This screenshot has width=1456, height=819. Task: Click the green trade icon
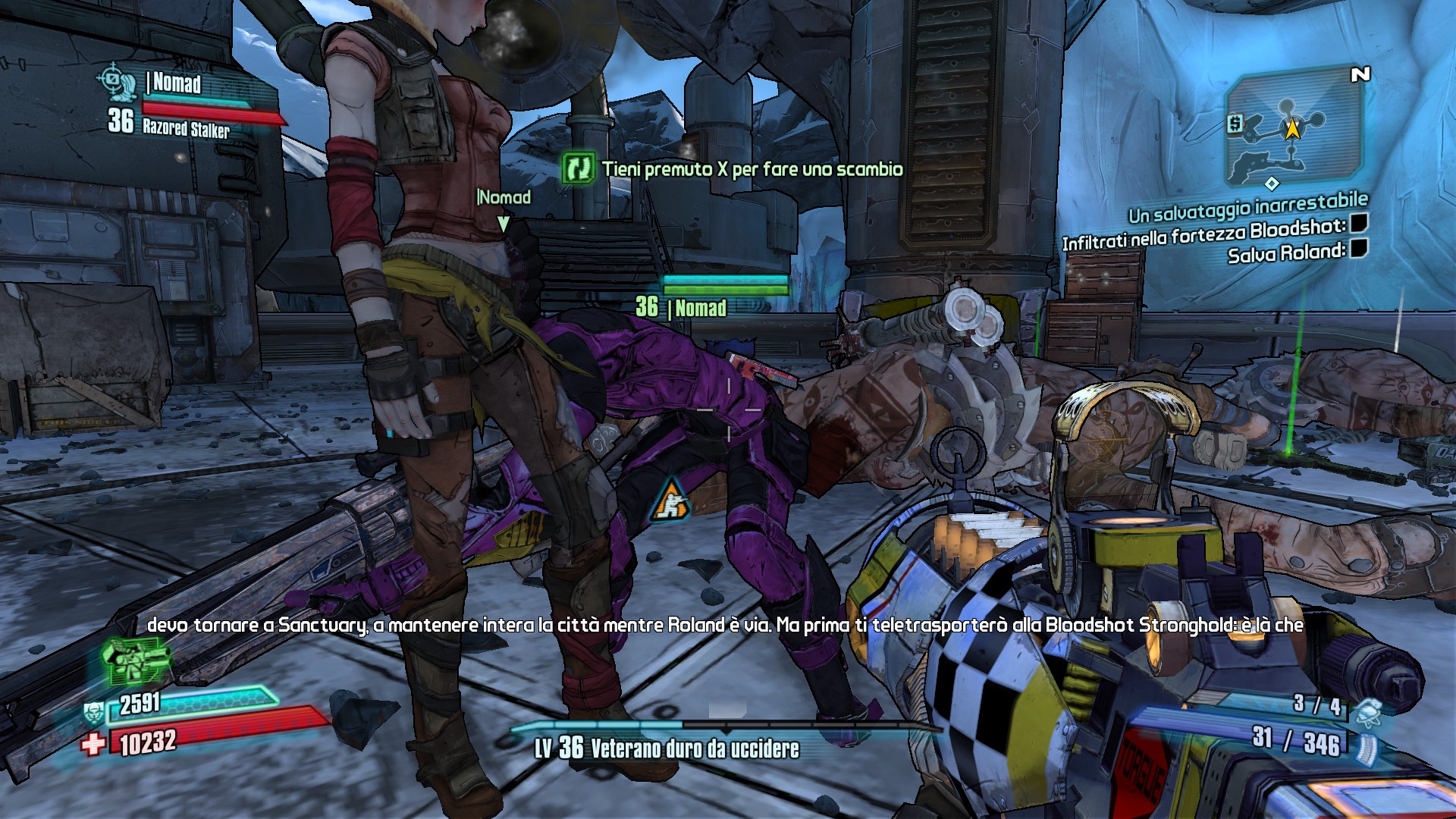(579, 168)
